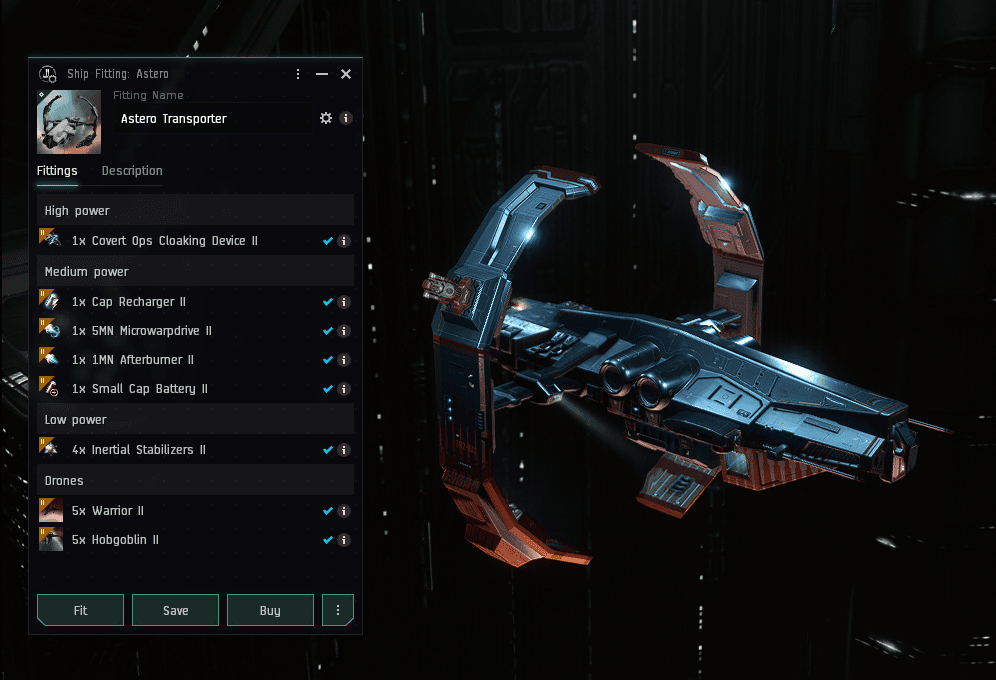Image resolution: width=996 pixels, height=680 pixels.
Task: Choose the Inertial Stabilizers II row
Action: click(139, 450)
